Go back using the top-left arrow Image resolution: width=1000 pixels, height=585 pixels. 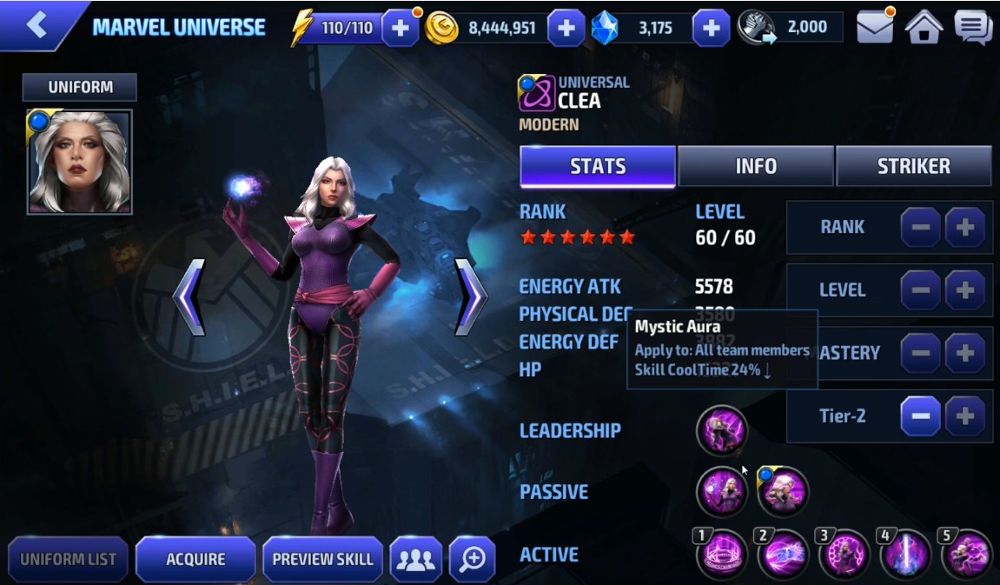37,25
